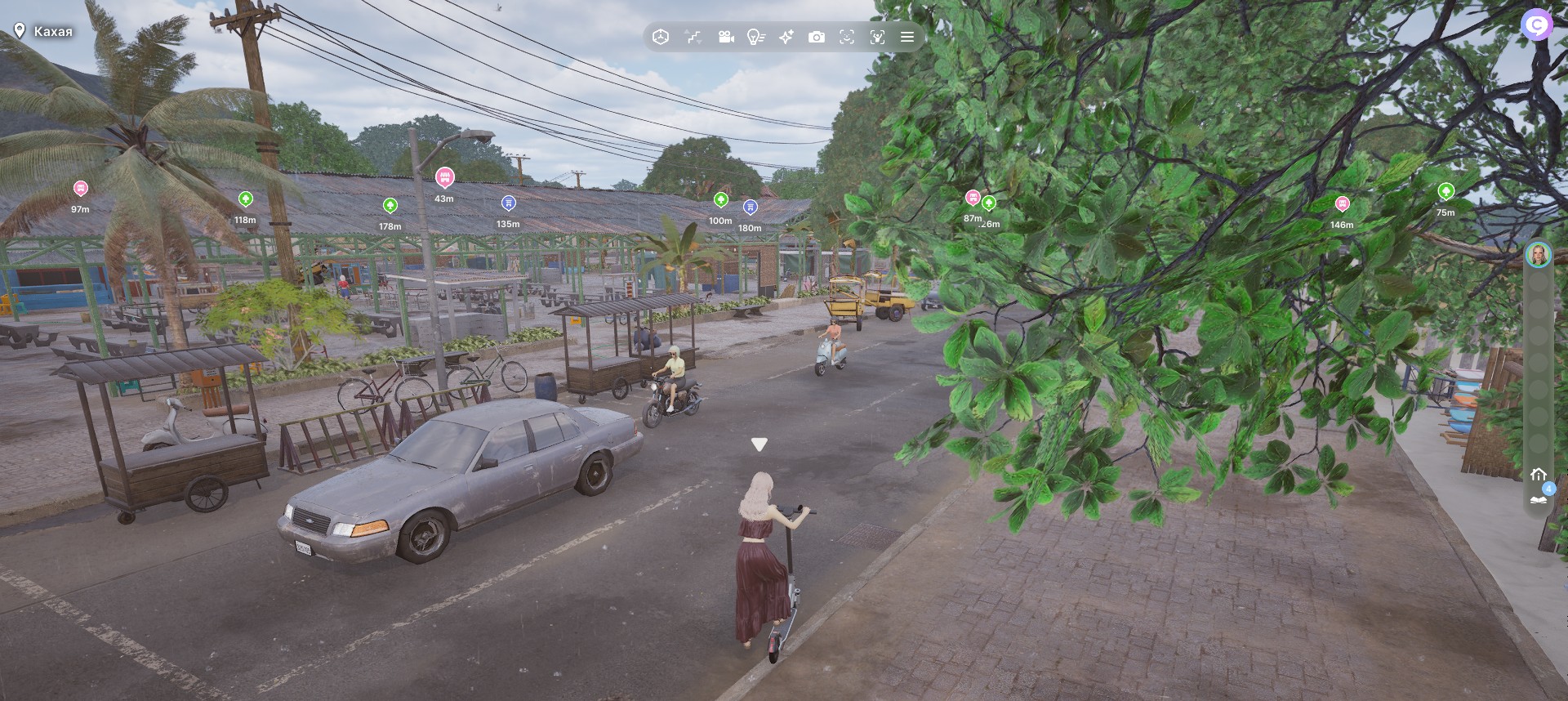
Task: Open the hamburger main menu
Action: [906, 37]
